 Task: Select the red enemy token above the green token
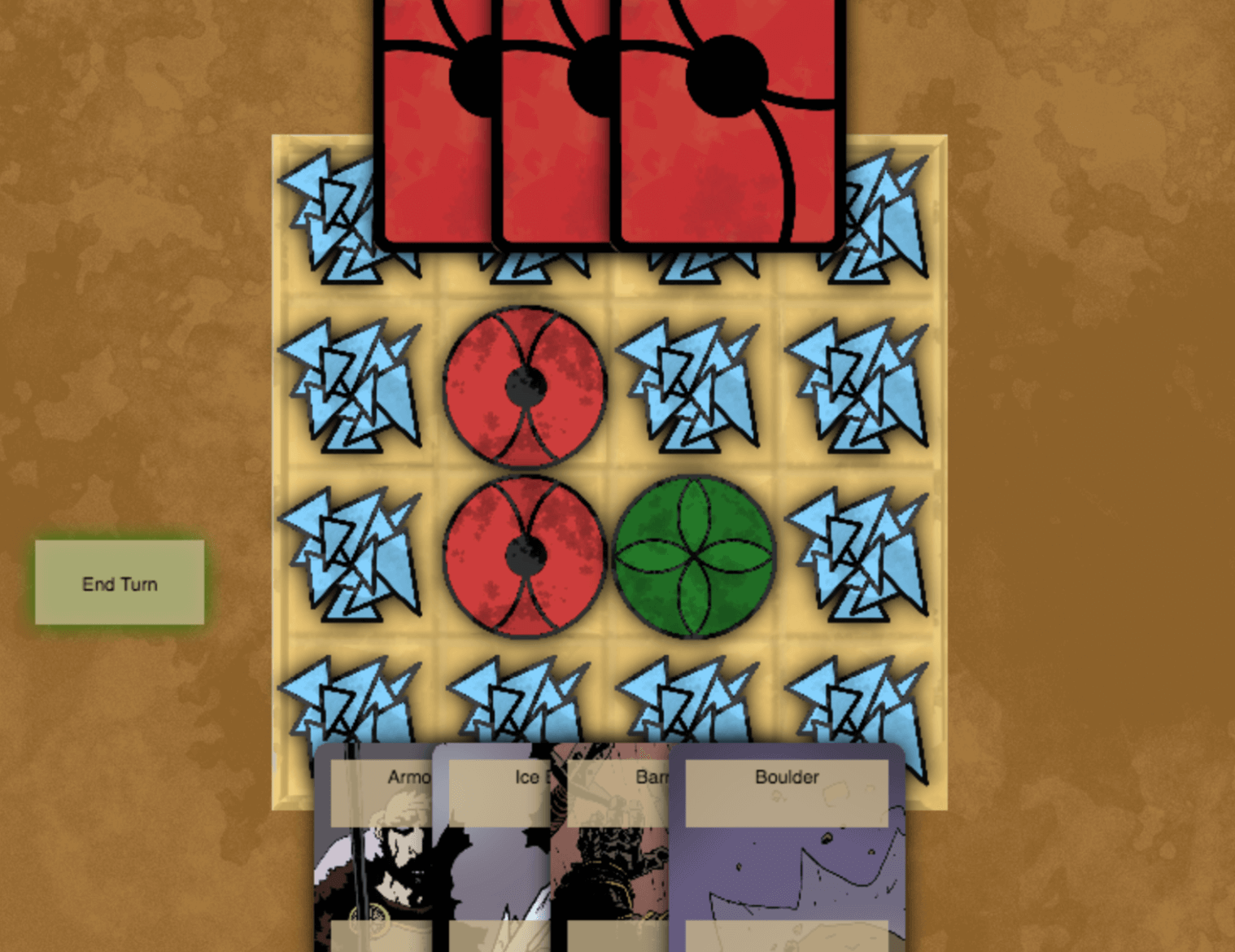coord(523,386)
